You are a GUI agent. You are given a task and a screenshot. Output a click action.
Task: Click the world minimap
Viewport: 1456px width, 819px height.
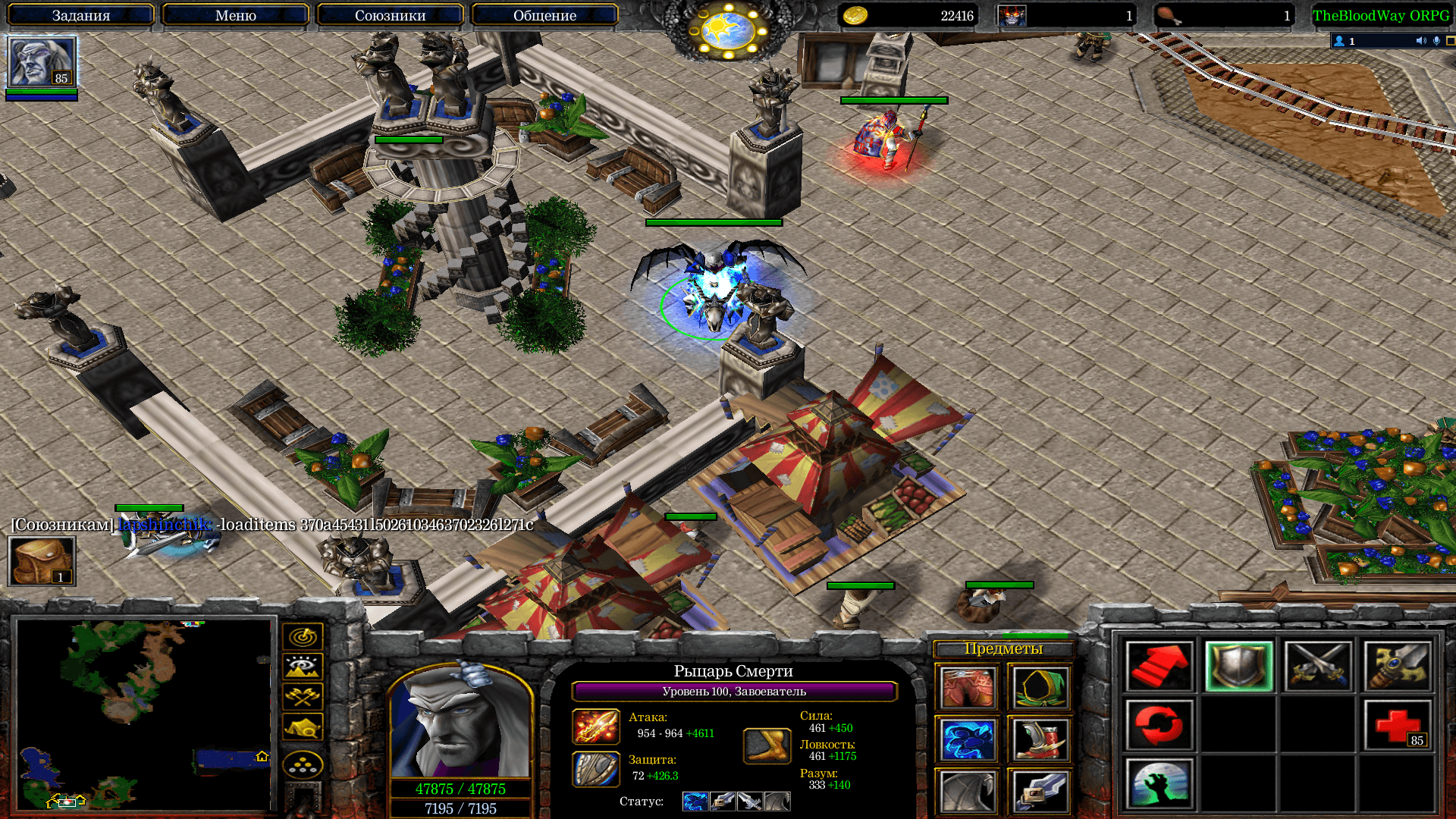144,714
